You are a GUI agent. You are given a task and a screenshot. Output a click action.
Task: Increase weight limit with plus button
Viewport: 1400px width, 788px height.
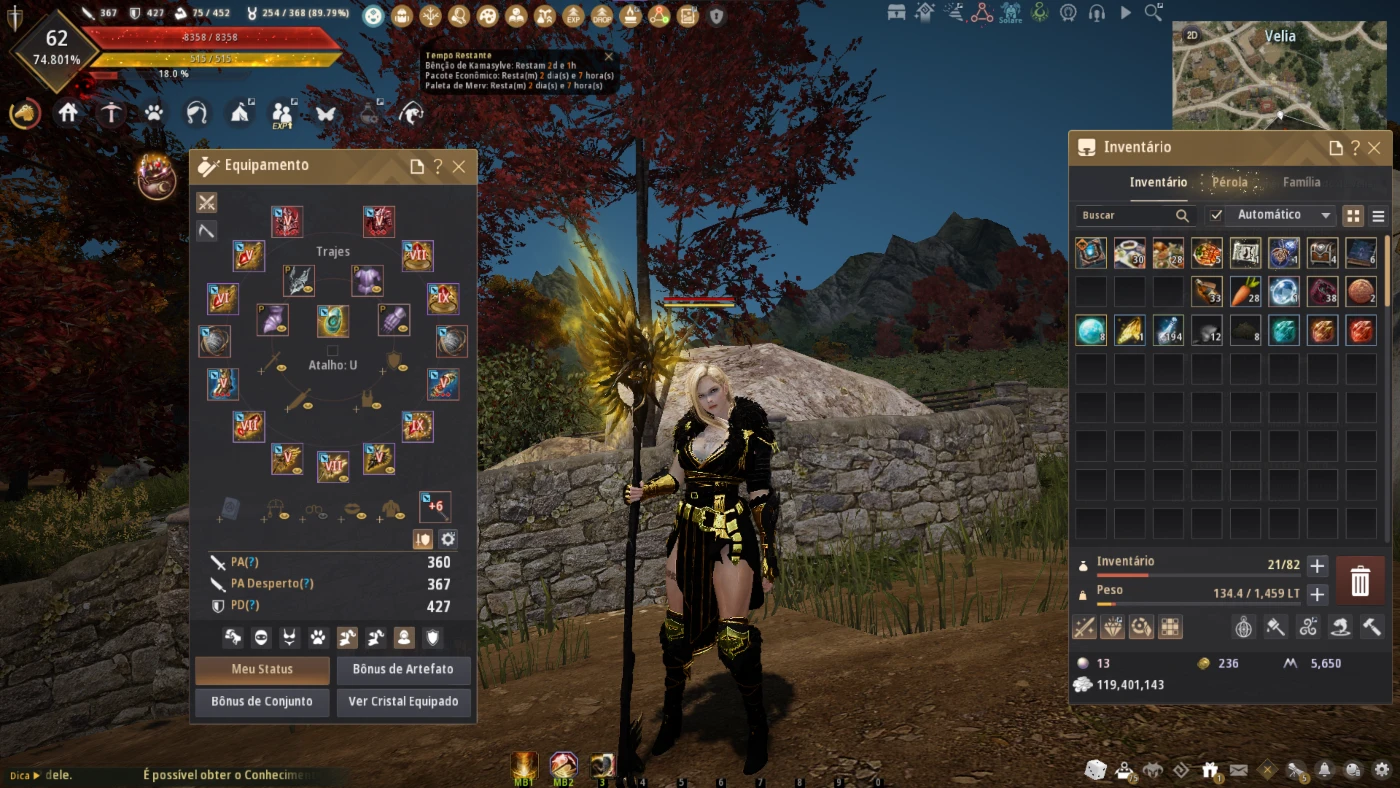click(1317, 595)
